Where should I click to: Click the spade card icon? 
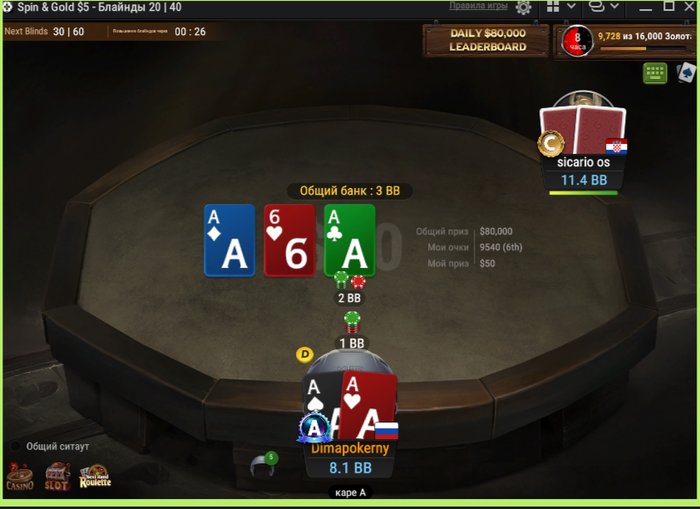click(x=686, y=72)
